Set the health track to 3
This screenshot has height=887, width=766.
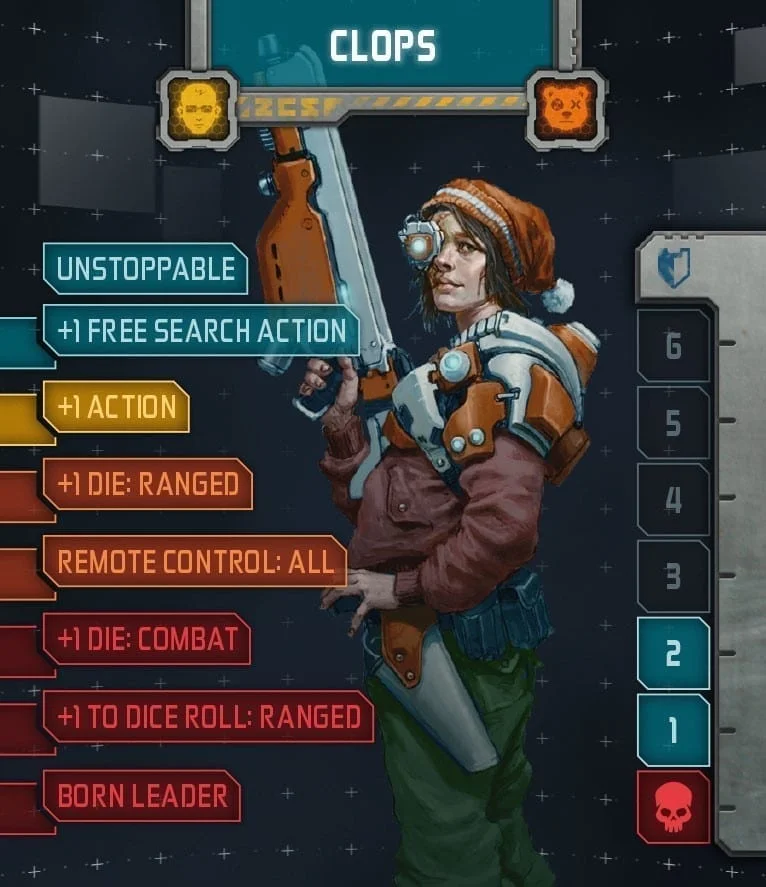pos(673,577)
